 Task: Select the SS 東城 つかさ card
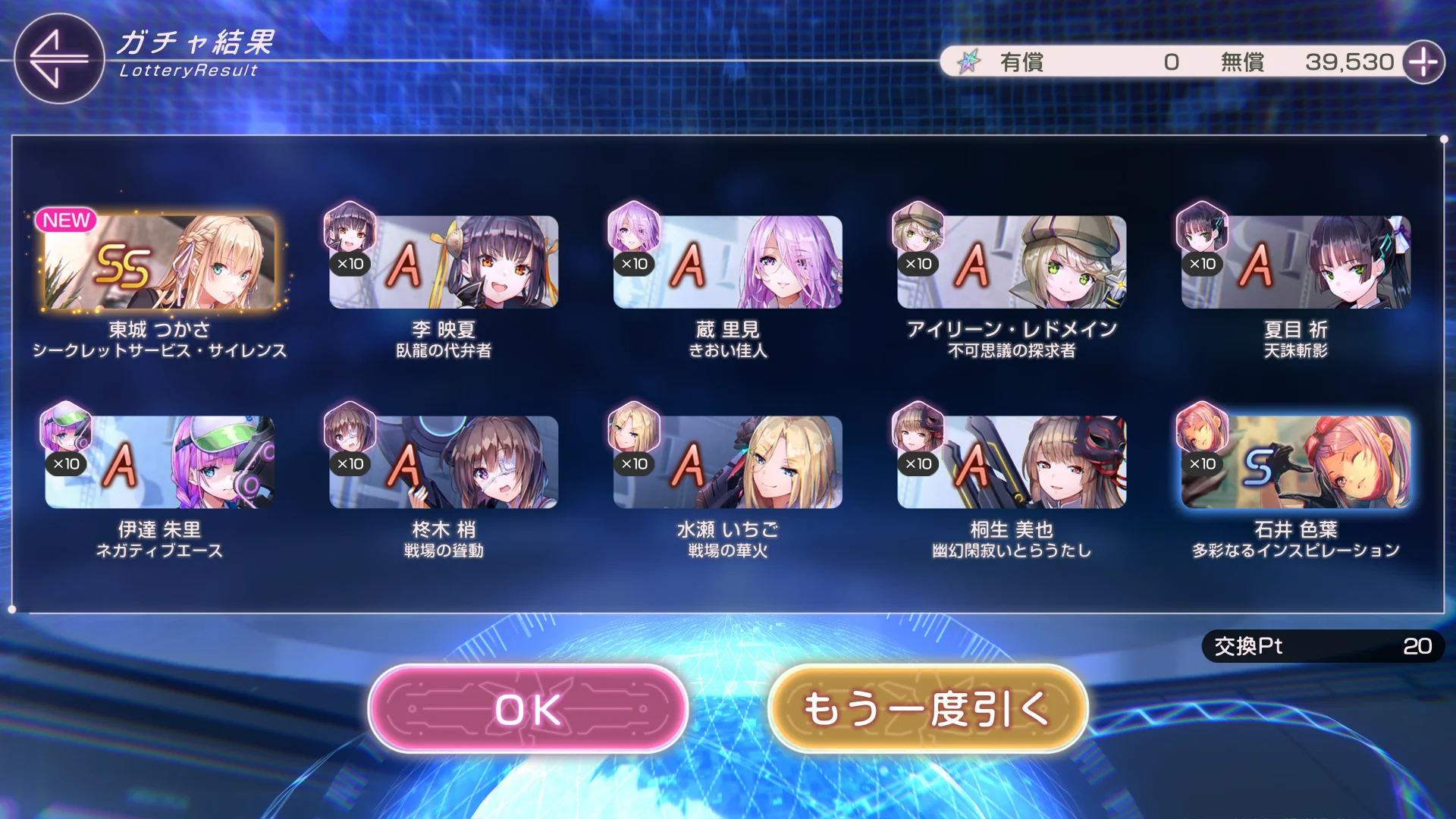(x=159, y=262)
